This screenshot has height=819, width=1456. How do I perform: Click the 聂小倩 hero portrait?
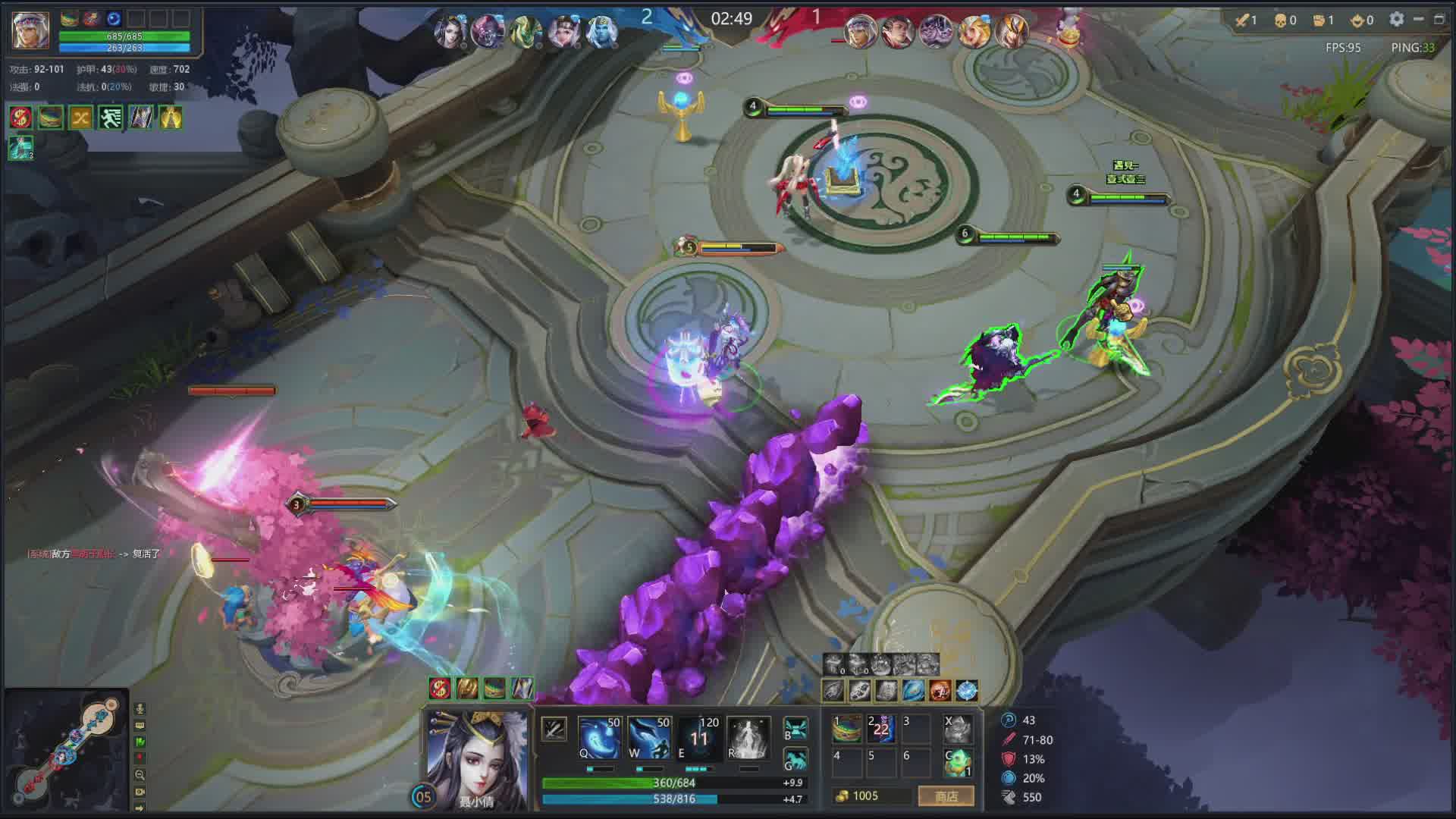pos(478,758)
